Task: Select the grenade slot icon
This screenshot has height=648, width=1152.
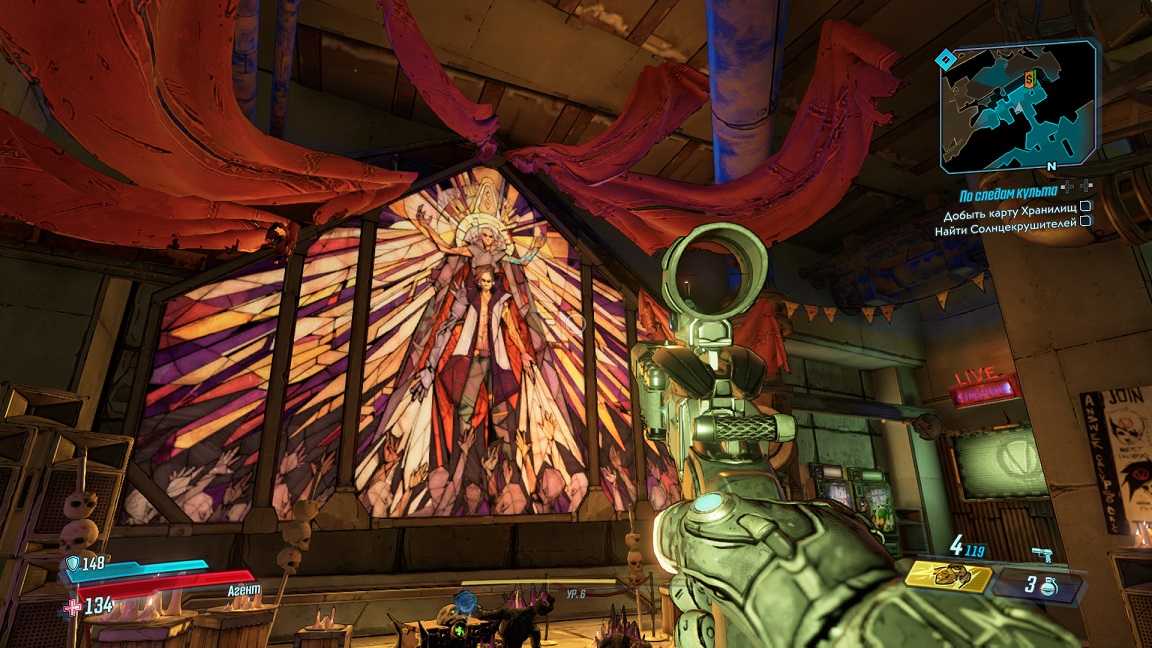Action: coord(1047,586)
